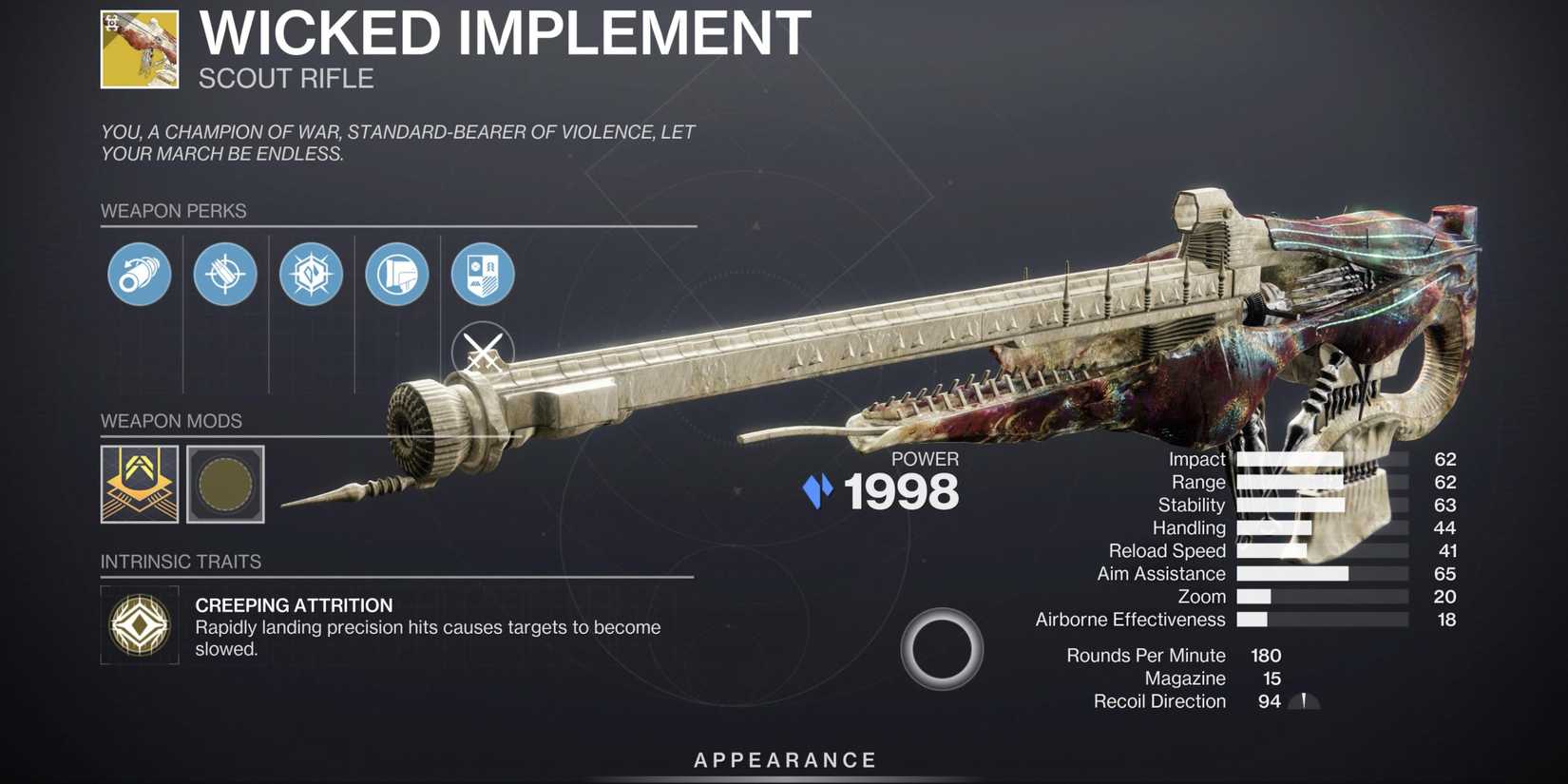Toggle the empty shader mod slot
This screenshot has width=1568, height=784.
(224, 485)
